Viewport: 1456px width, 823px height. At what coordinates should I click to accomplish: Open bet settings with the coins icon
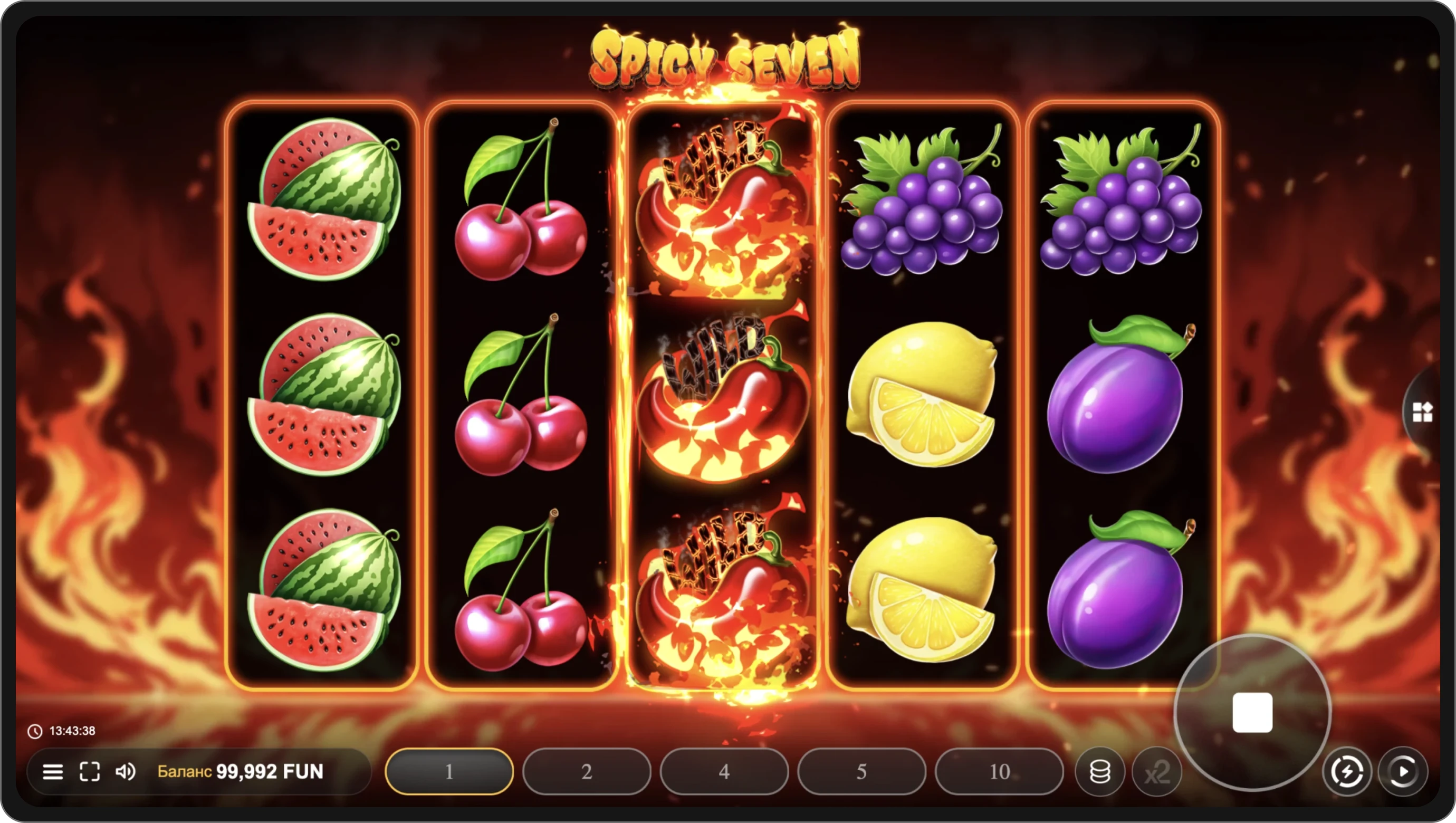click(x=1099, y=771)
